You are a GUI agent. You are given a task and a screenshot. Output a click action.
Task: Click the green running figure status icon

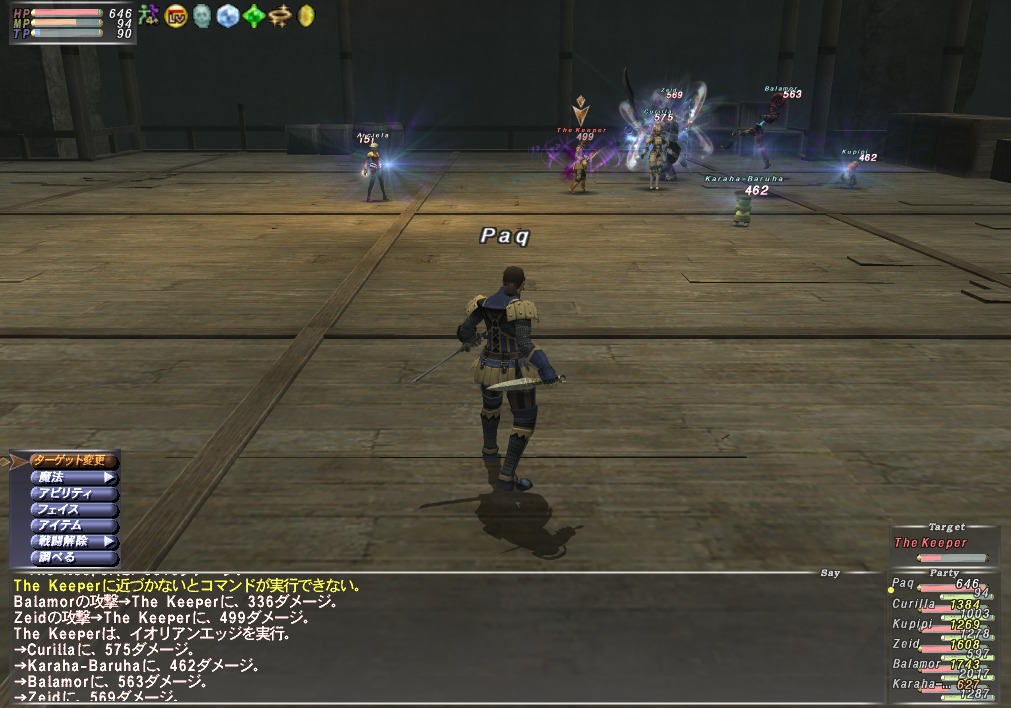(149, 14)
